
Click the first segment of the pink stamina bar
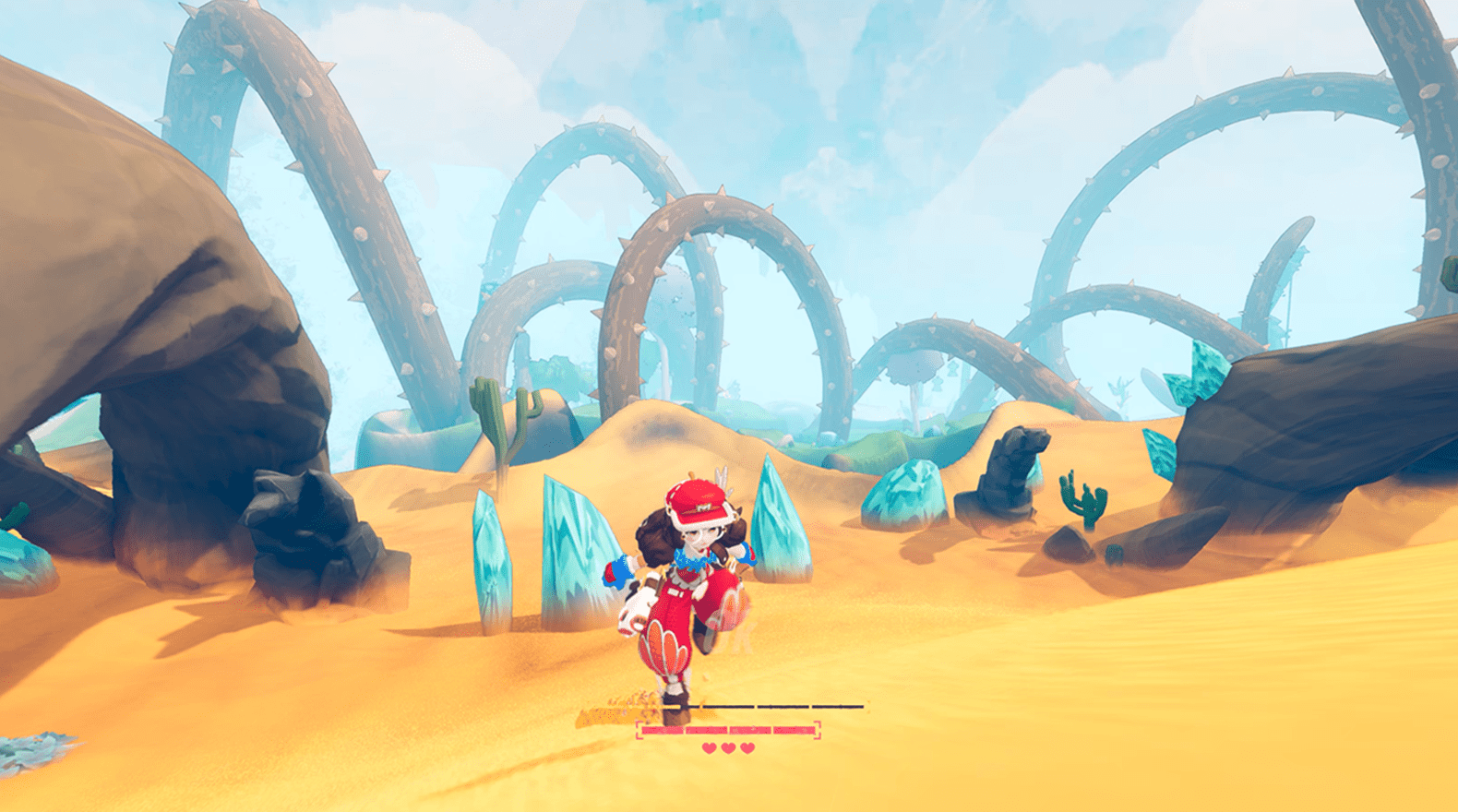663,730
